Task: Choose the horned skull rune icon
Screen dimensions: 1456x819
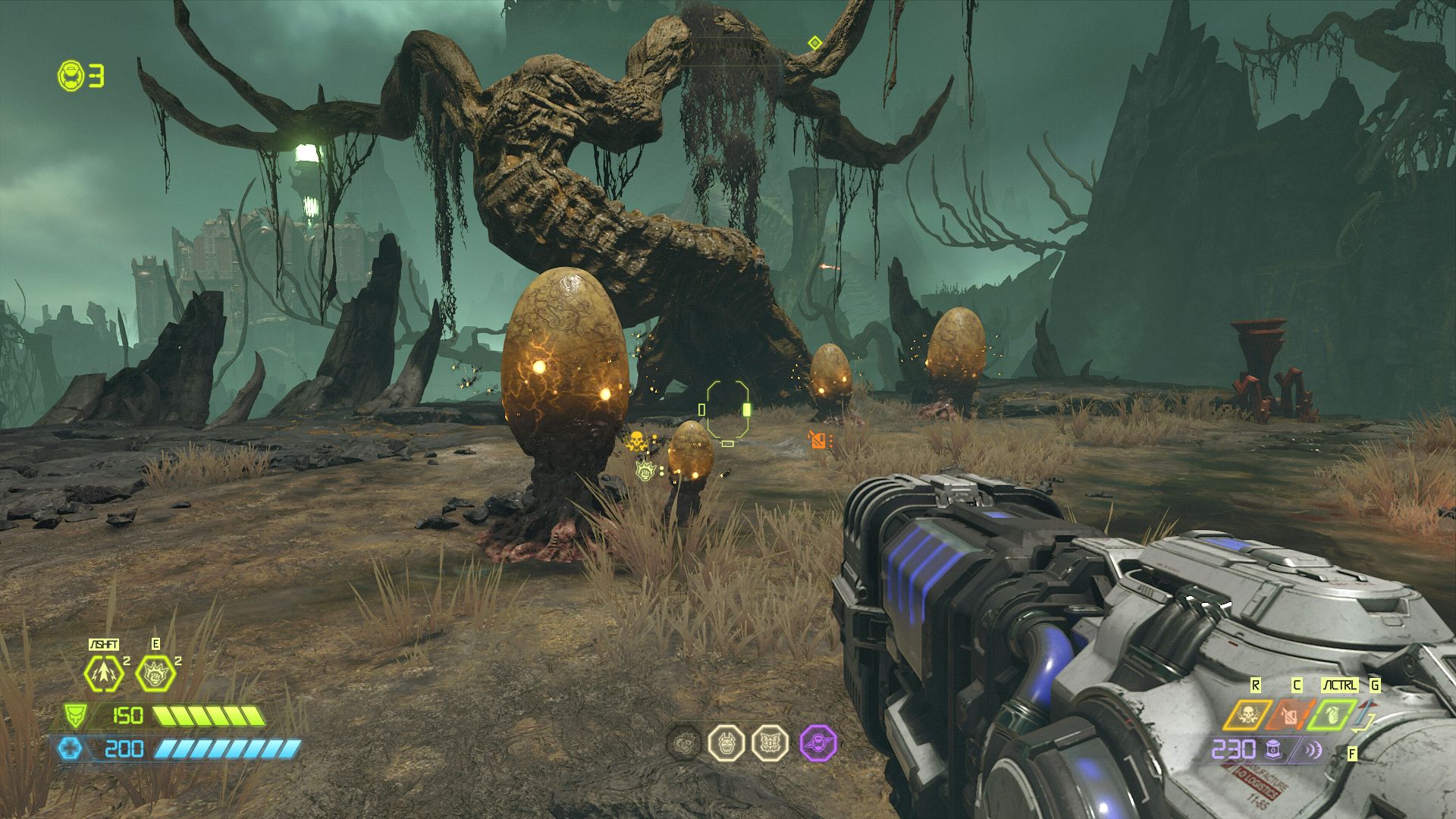Action: [726, 742]
